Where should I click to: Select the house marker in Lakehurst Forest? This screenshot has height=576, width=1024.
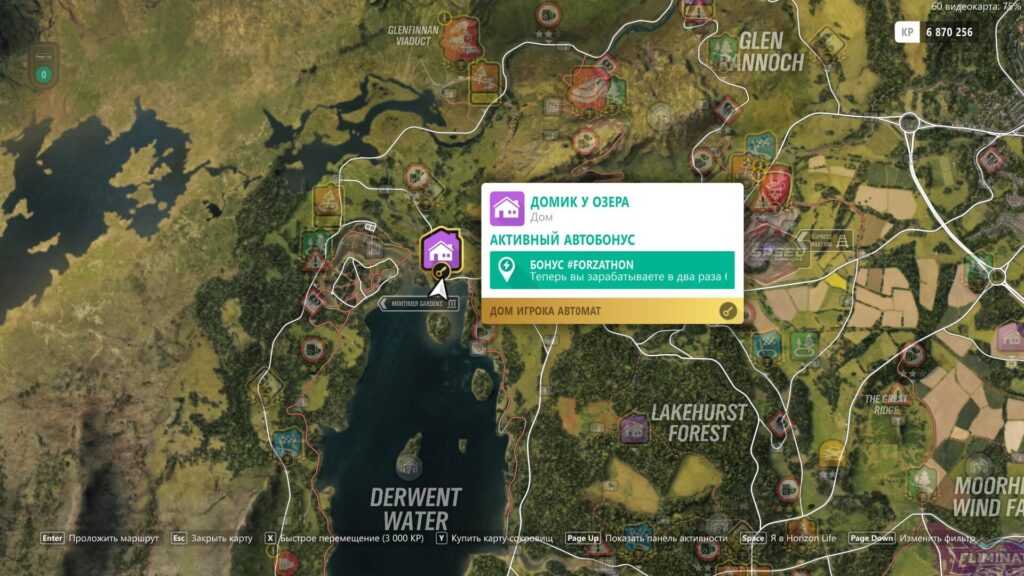click(x=632, y=429)
